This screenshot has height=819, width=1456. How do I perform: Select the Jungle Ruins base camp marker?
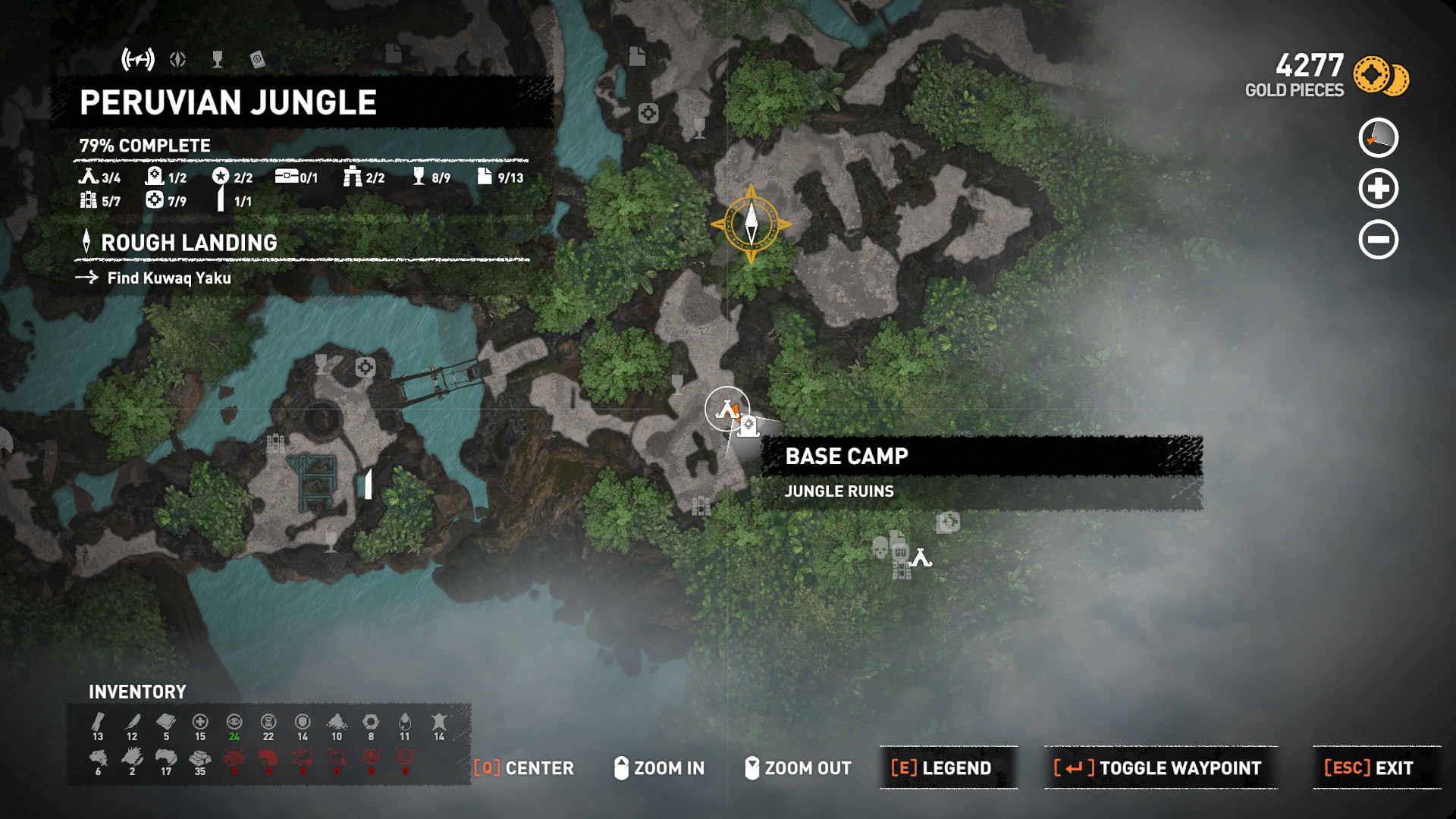coord(727,409)
